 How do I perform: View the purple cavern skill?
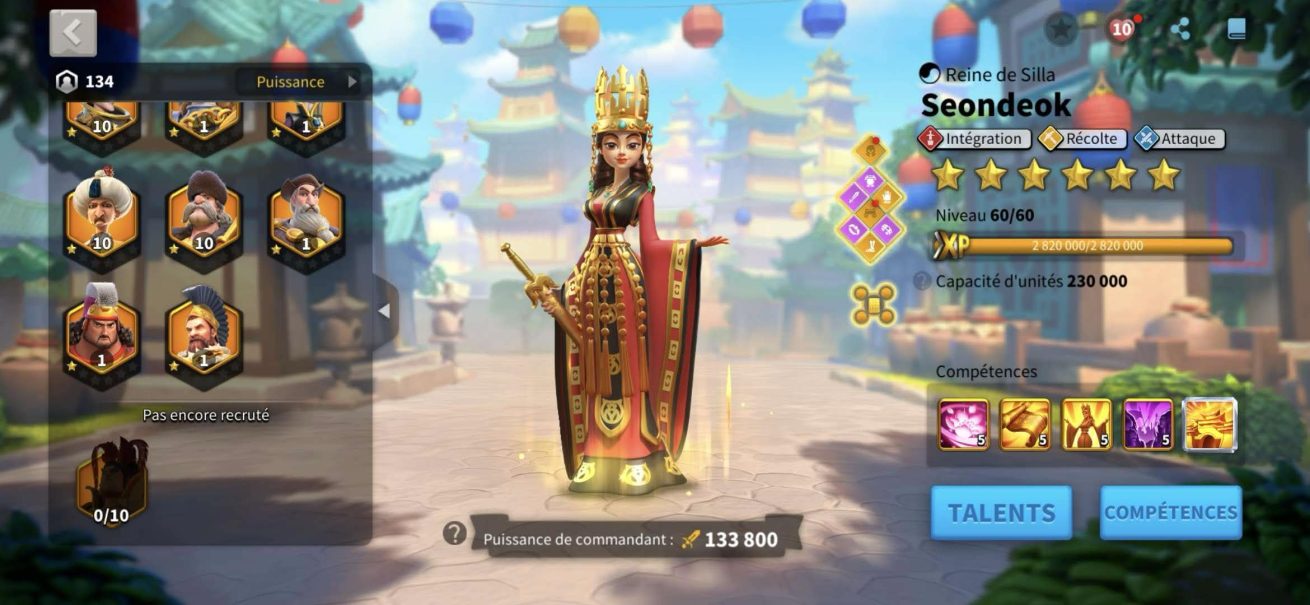pos(1148,424)
